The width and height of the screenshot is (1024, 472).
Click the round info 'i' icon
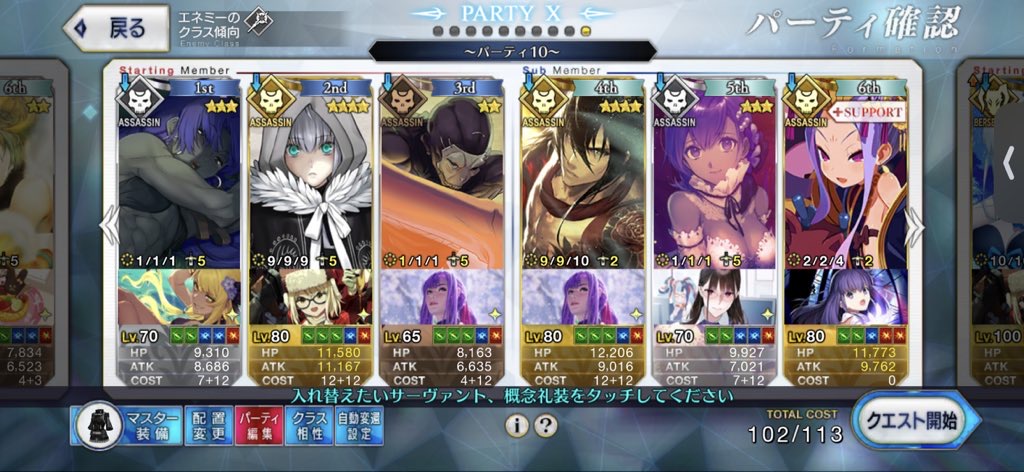pyautogui.click(x=516, y=425)
